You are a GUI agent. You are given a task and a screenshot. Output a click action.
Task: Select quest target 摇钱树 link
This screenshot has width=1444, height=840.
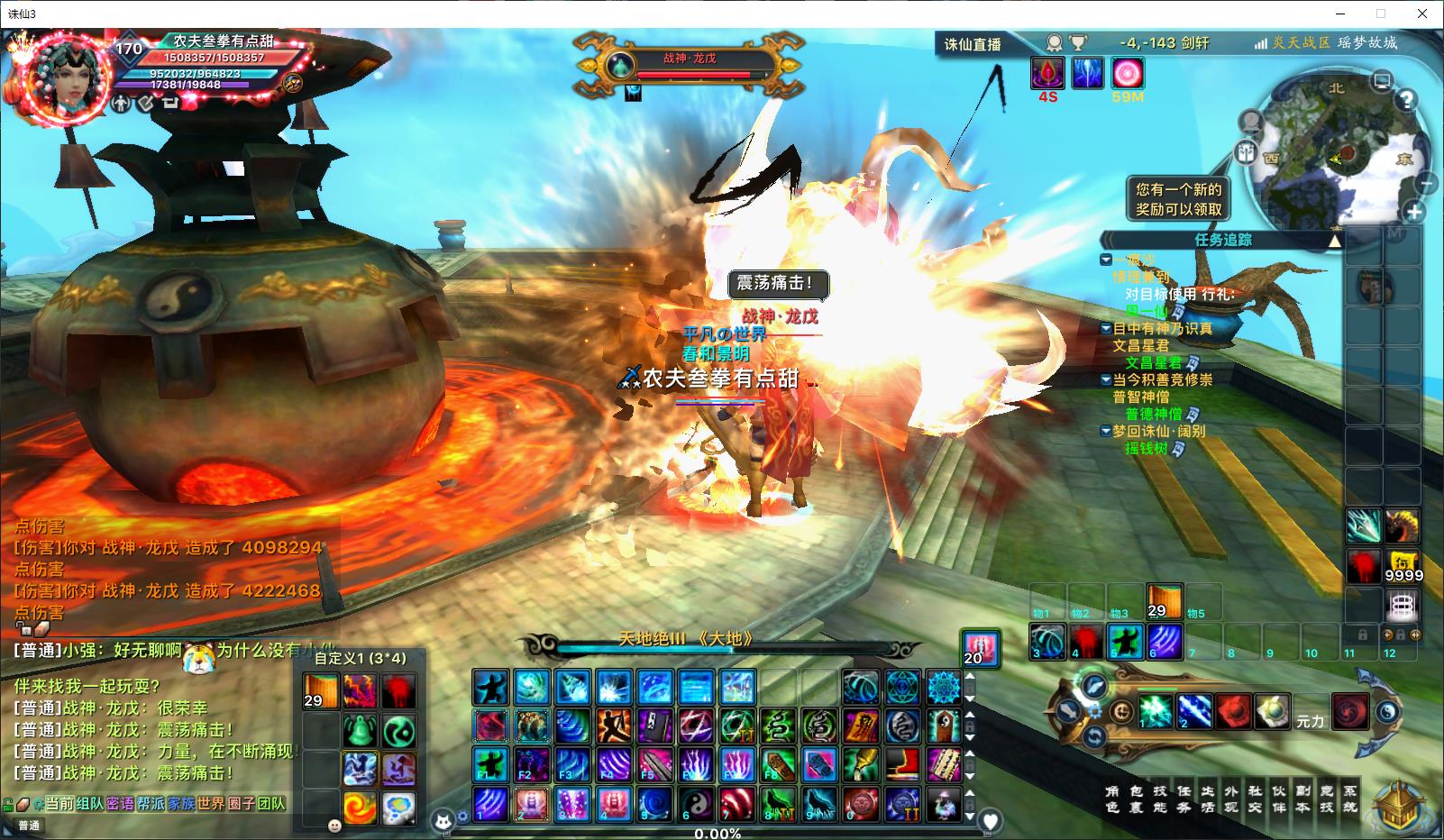pos(1146,448)
